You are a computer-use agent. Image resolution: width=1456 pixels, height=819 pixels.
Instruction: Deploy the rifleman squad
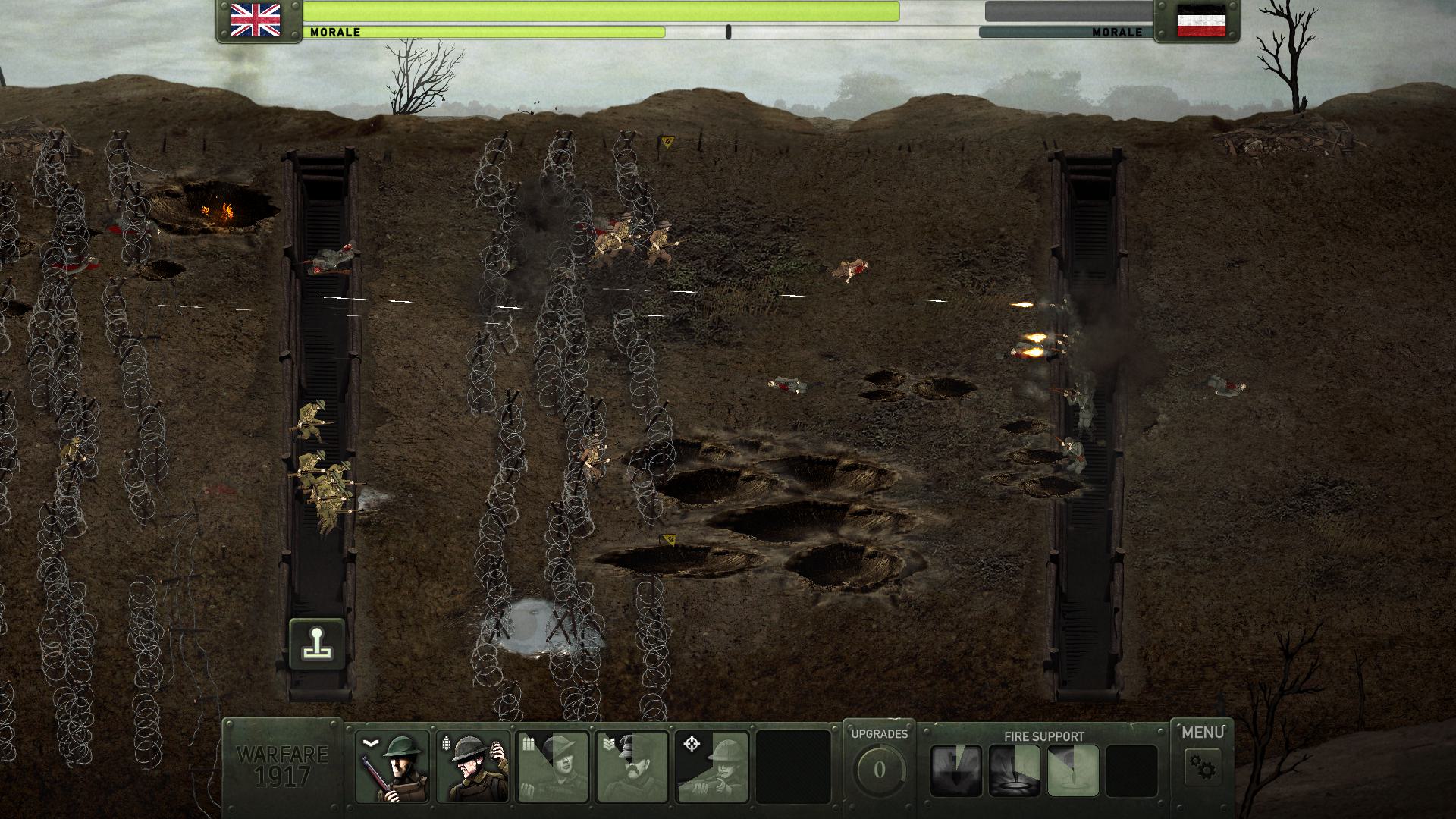pos(393,767)
